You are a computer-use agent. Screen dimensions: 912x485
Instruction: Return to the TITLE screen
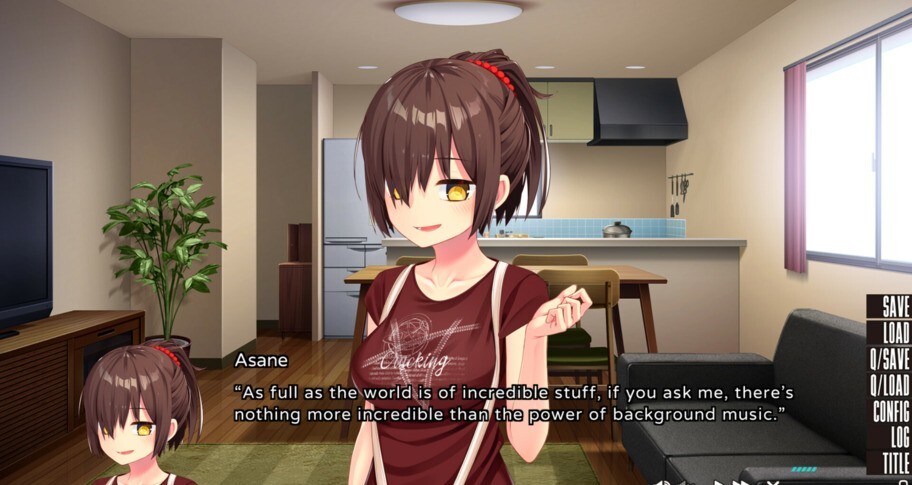(895, 462)
